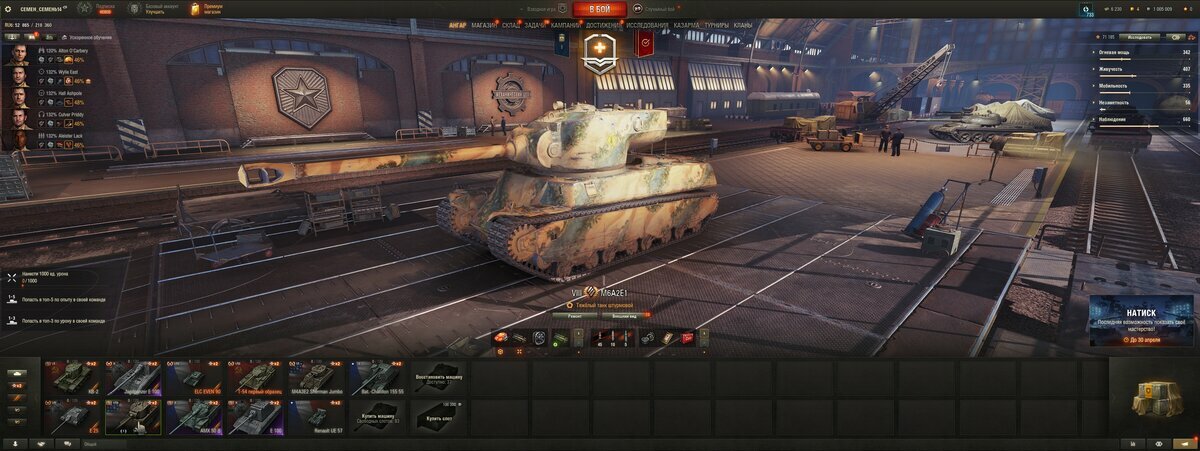Pick the Bat.-Châtillon 155 55 tank card
Viewport: 1200px width, 451px height.
[x=377, y=378]
